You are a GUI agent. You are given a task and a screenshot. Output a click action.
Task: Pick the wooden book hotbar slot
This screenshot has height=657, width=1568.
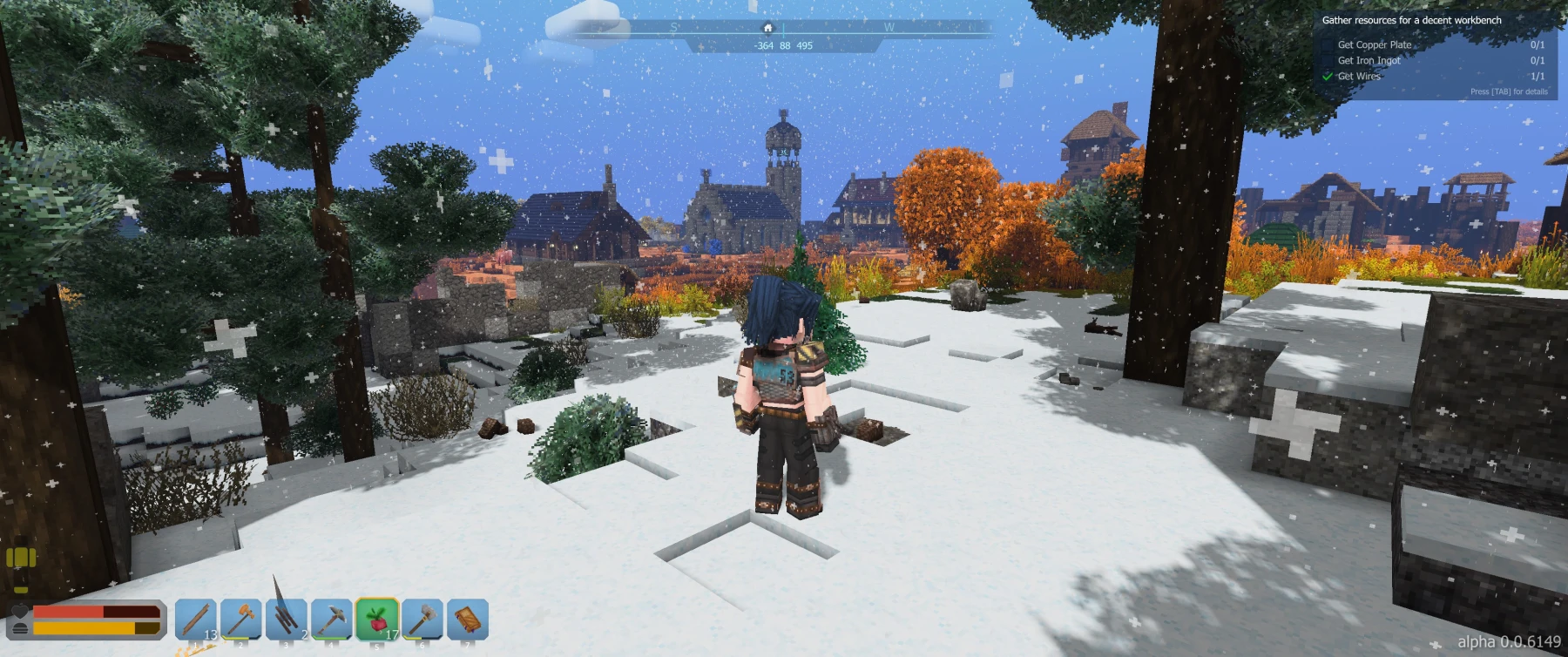click(468, 620)
